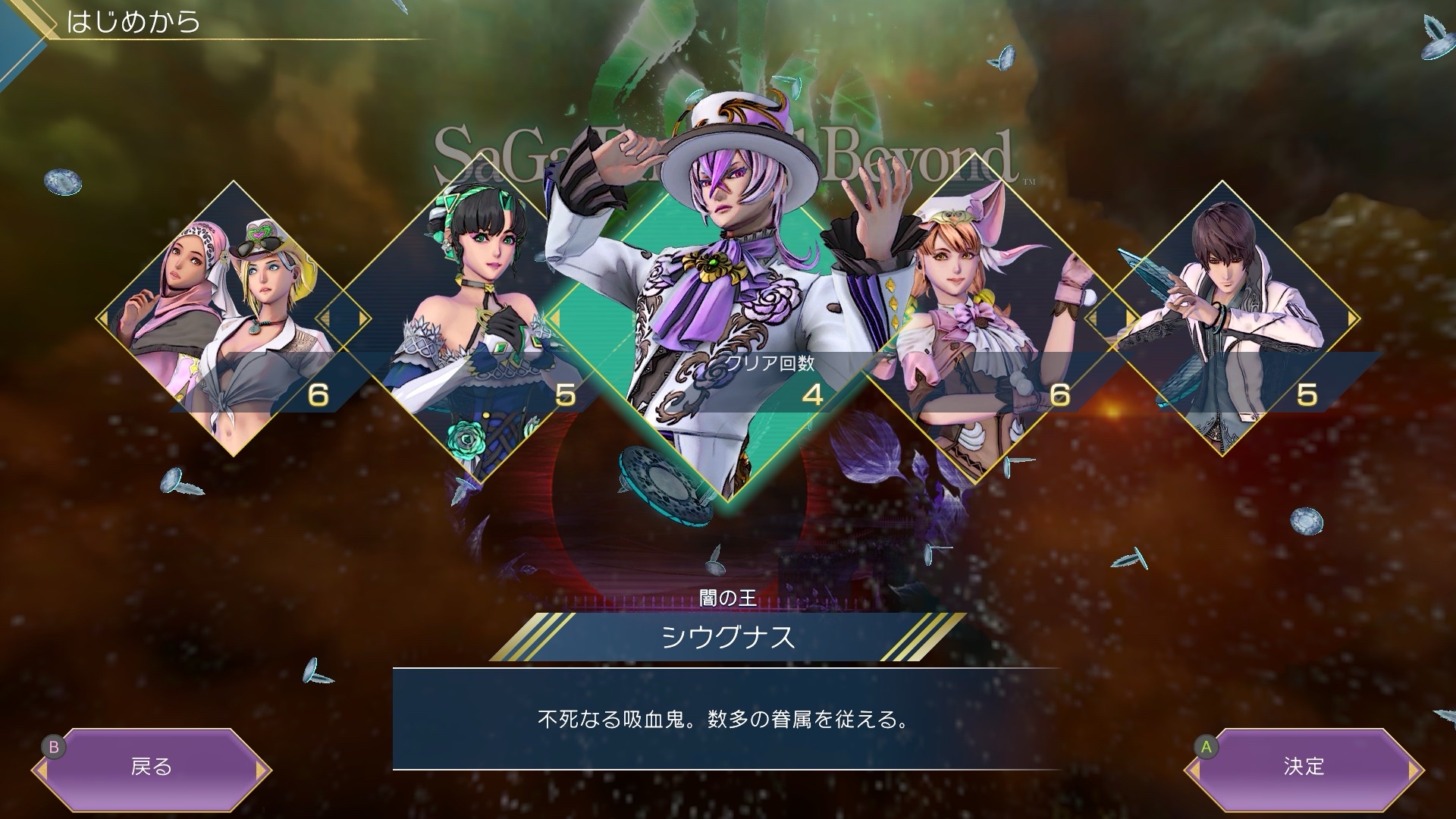Go back with the 戻る button

pos(152,767)
